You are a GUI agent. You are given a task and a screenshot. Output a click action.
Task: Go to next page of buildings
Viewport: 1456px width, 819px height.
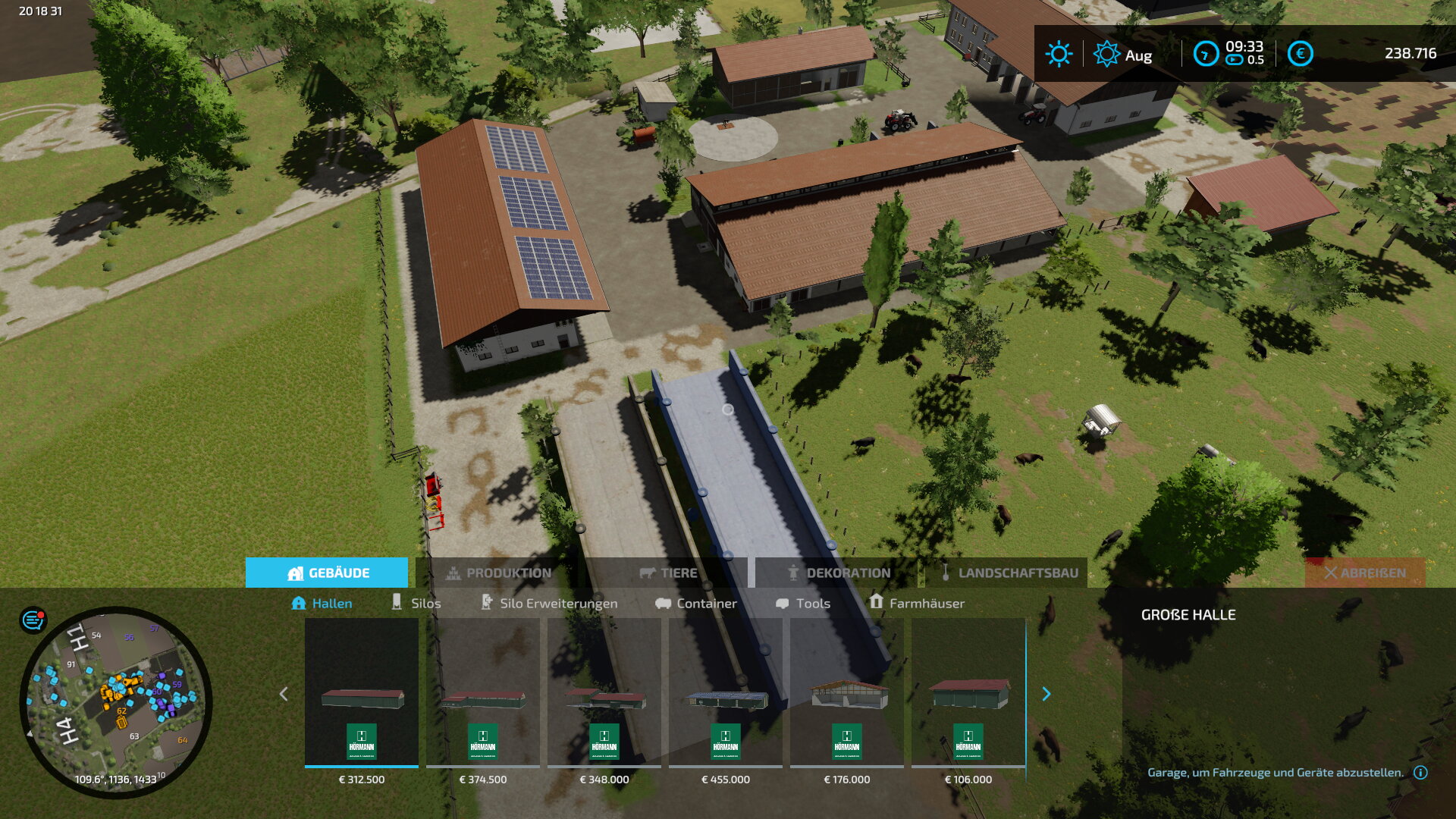pyautogui.click(x=1046, y=694)
